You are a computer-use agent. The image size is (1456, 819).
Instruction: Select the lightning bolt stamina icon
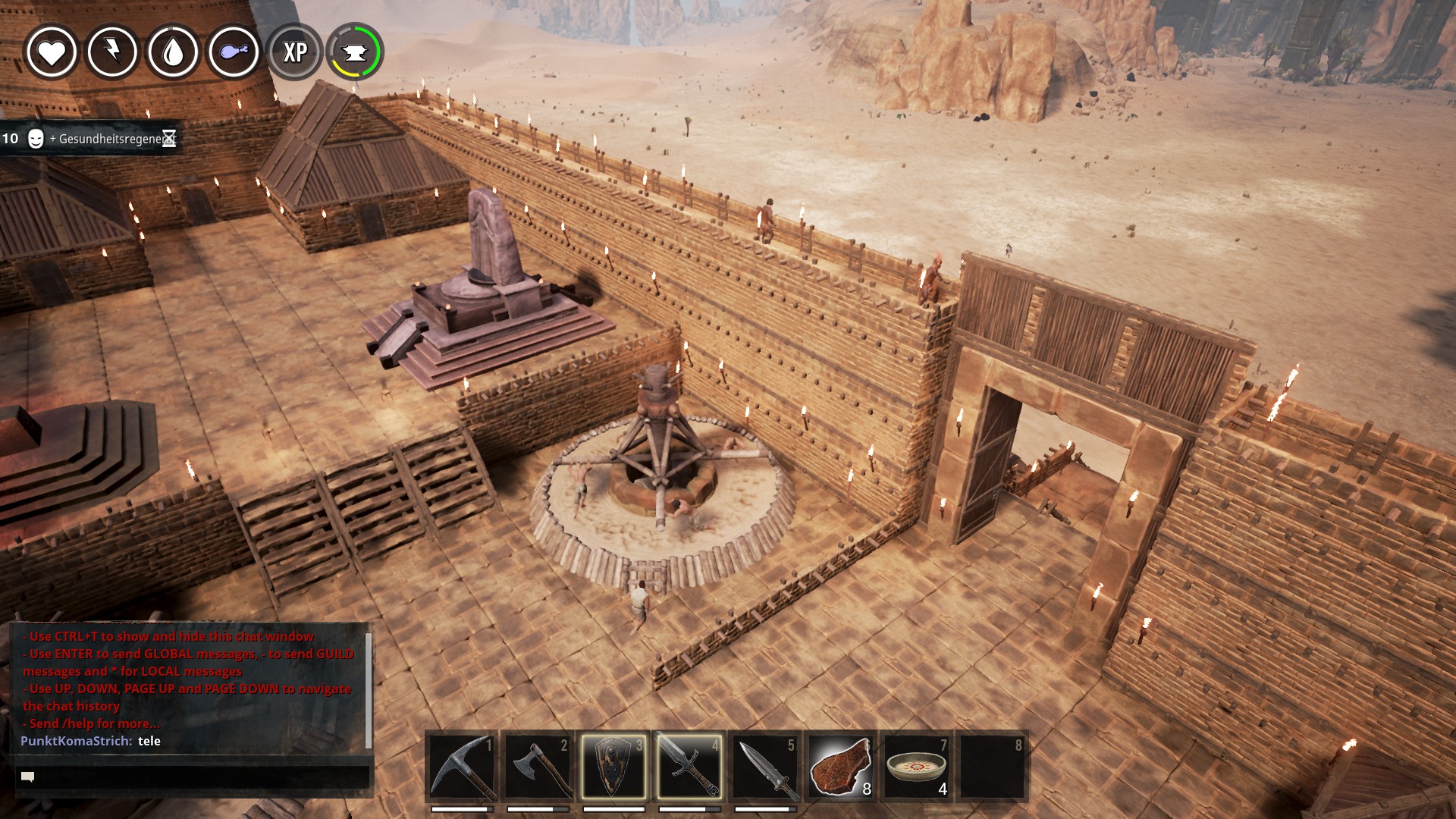(x=112, y=52)
